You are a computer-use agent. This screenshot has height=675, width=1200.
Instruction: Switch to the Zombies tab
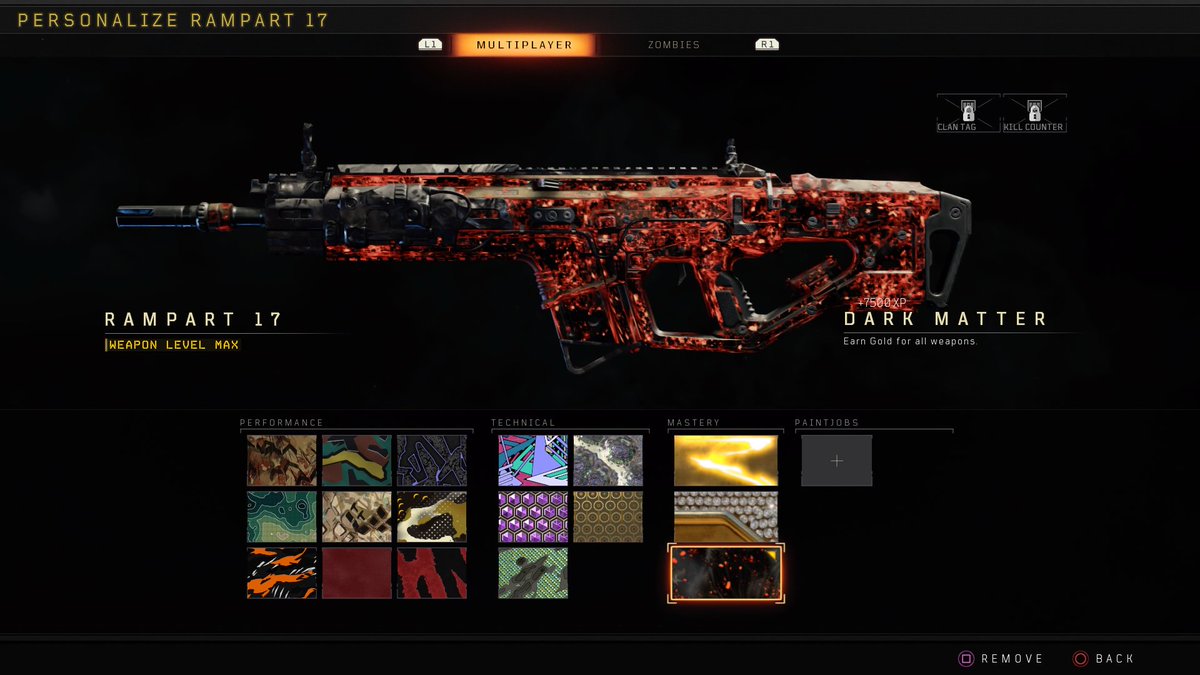click(x=673, y=45)
